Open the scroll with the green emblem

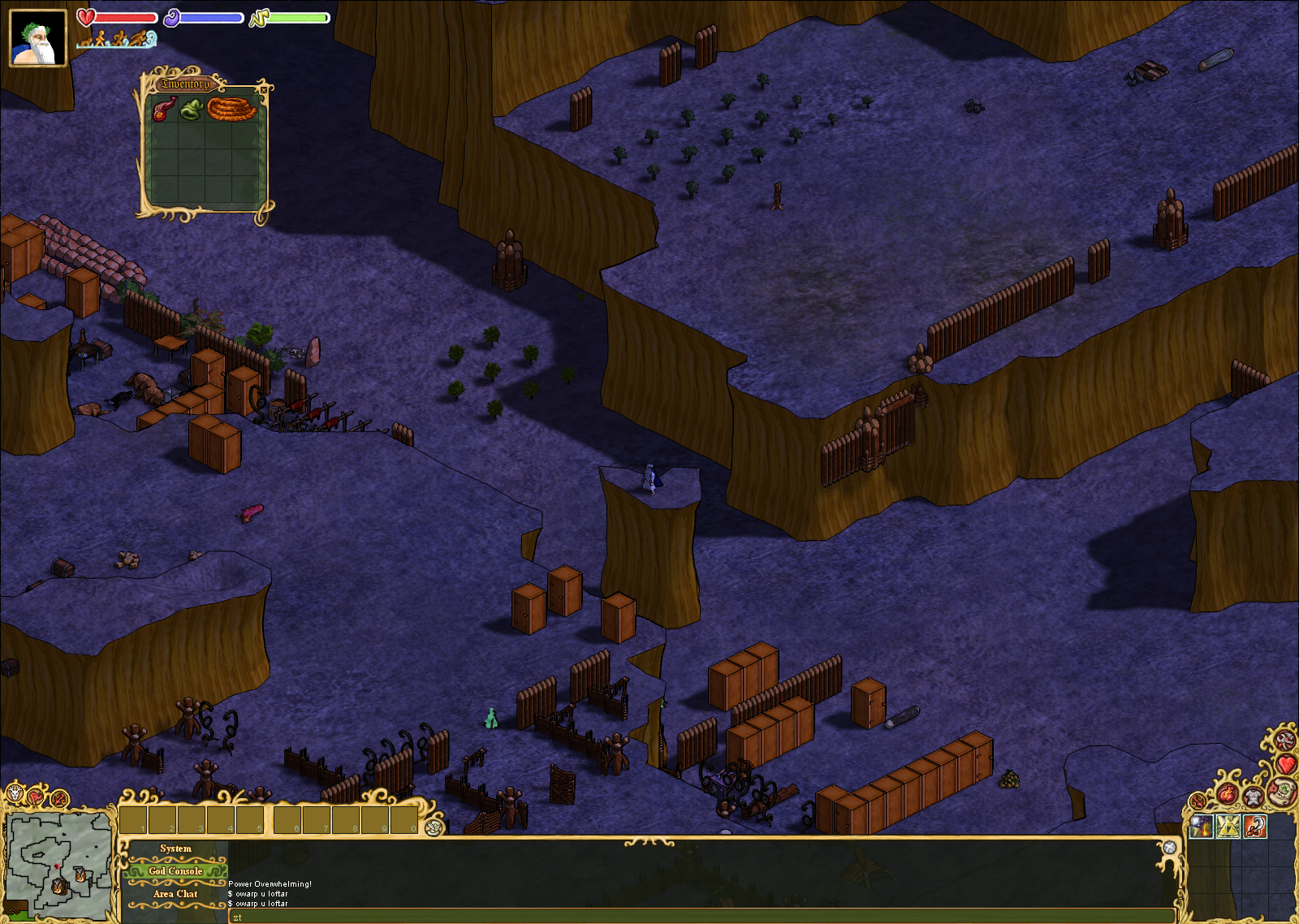[1281, 789]
